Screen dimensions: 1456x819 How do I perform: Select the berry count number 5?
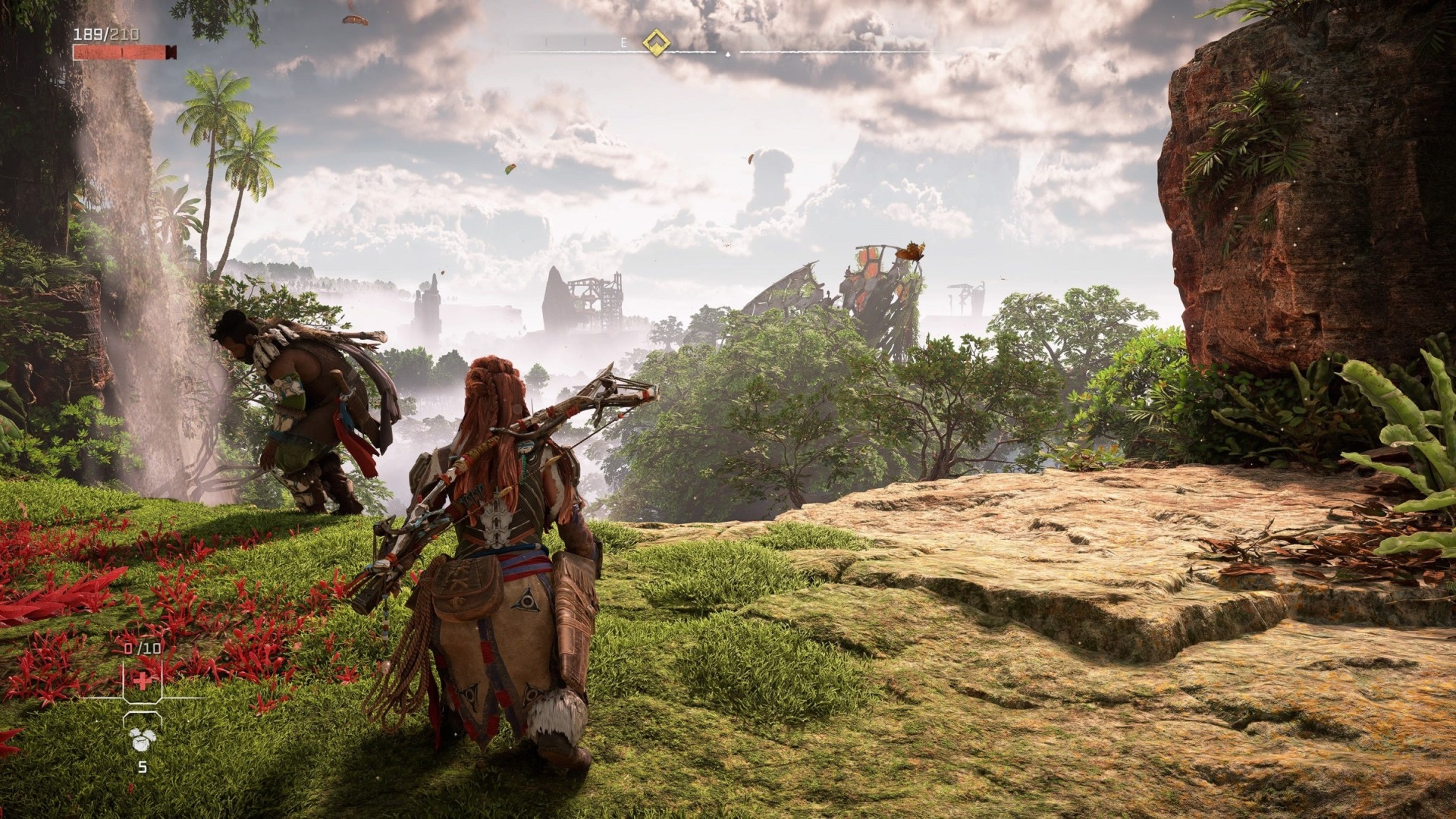[x=143, y=766]
